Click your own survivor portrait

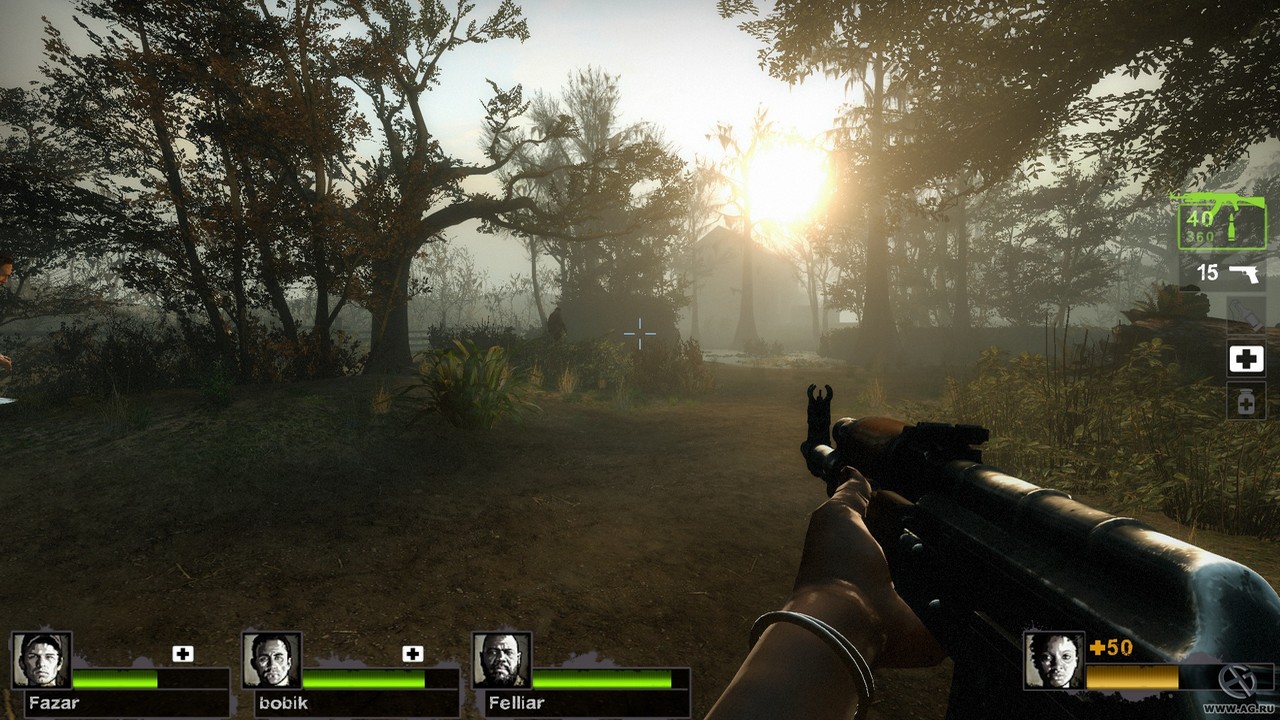point(1054,660)
